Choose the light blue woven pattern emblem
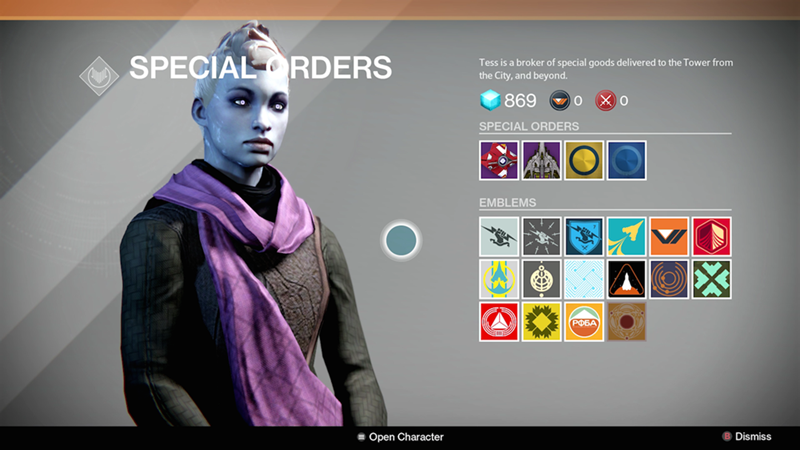Screen dimensions: 800x450 [x=584, y=279]
